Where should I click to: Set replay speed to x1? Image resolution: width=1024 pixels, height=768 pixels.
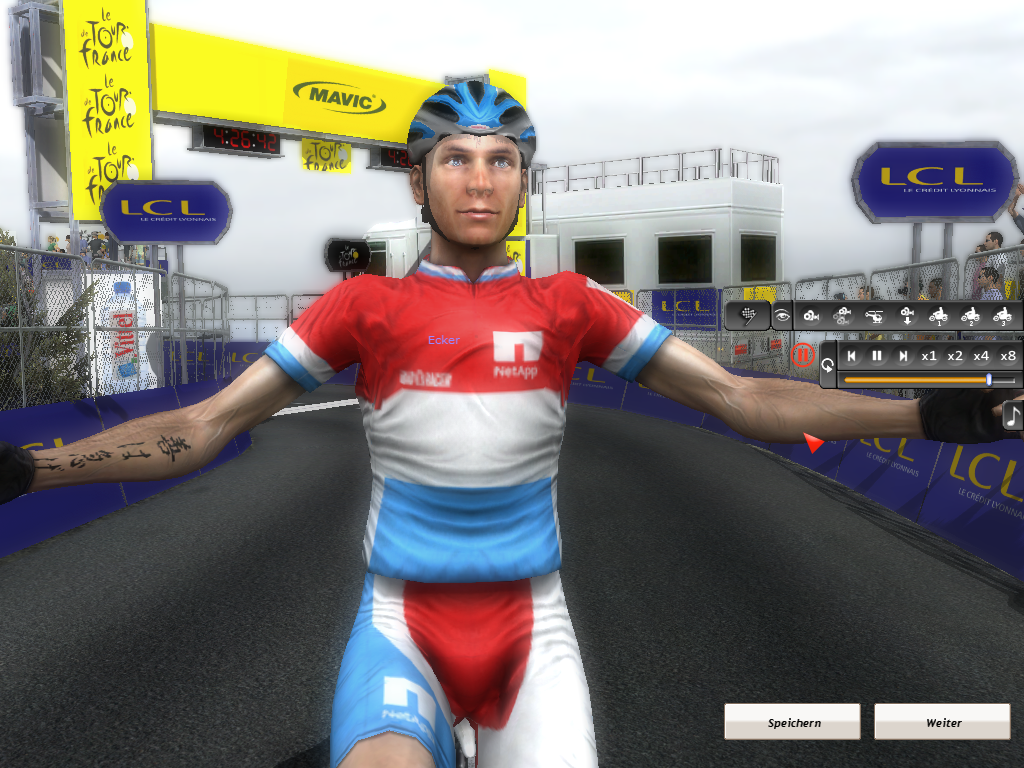tap(929, 356)
